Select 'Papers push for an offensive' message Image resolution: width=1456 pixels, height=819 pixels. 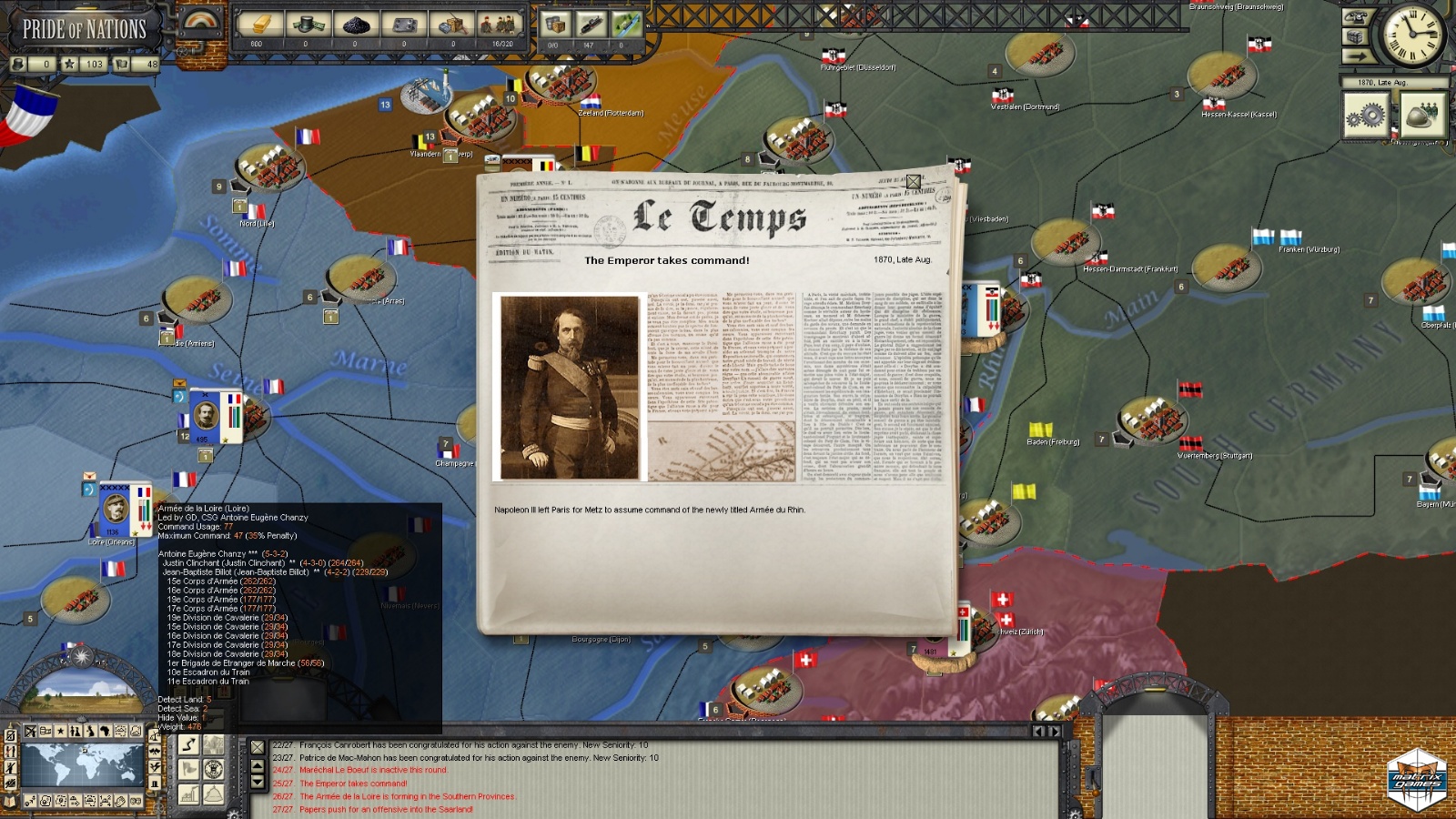(386, 809)
